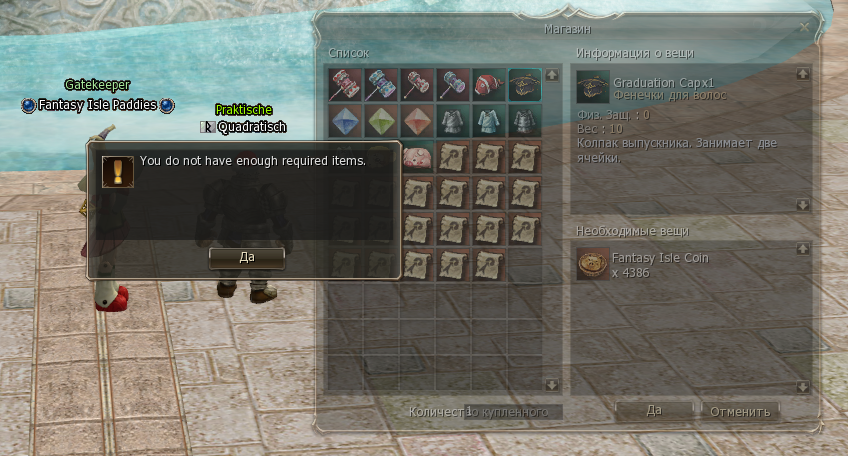Confirm the shop purchase with Да

(654, 410)
